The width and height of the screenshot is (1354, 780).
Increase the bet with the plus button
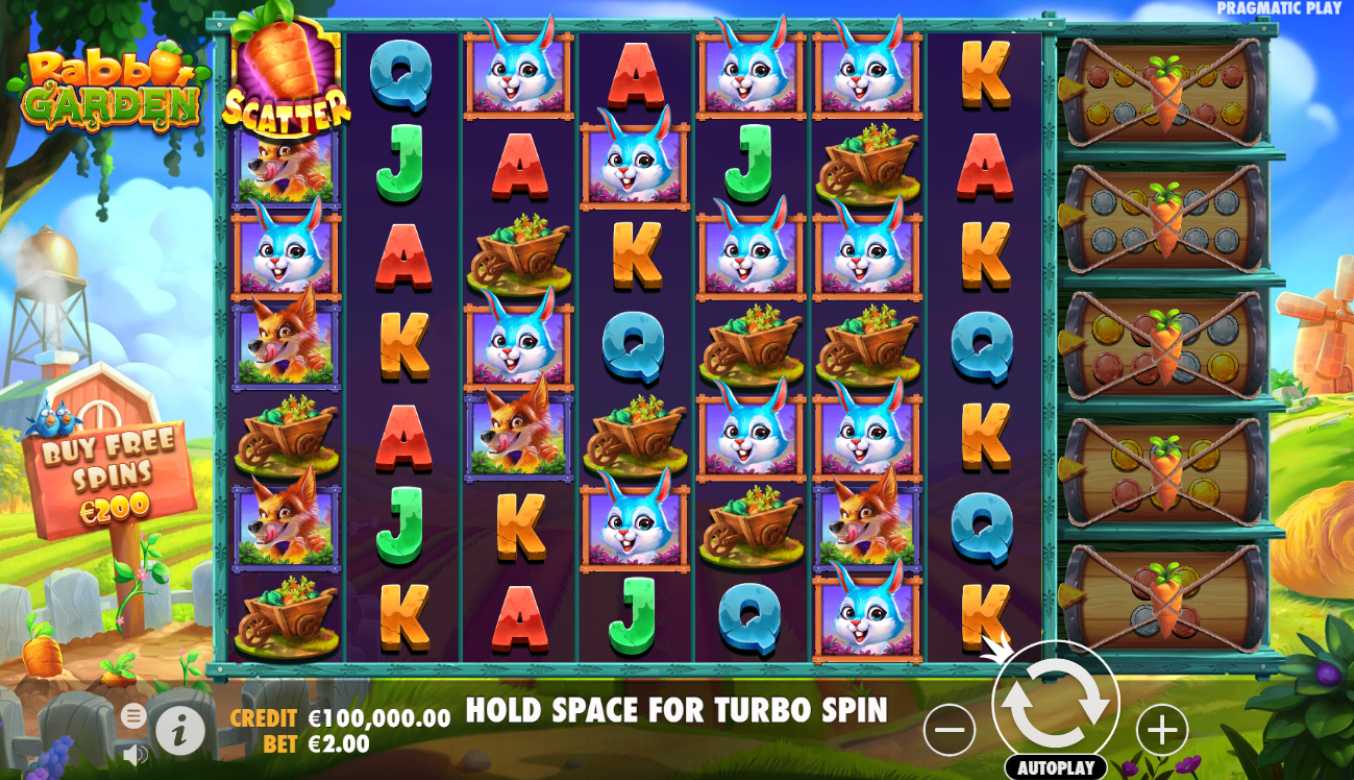tap(1161, 730)
